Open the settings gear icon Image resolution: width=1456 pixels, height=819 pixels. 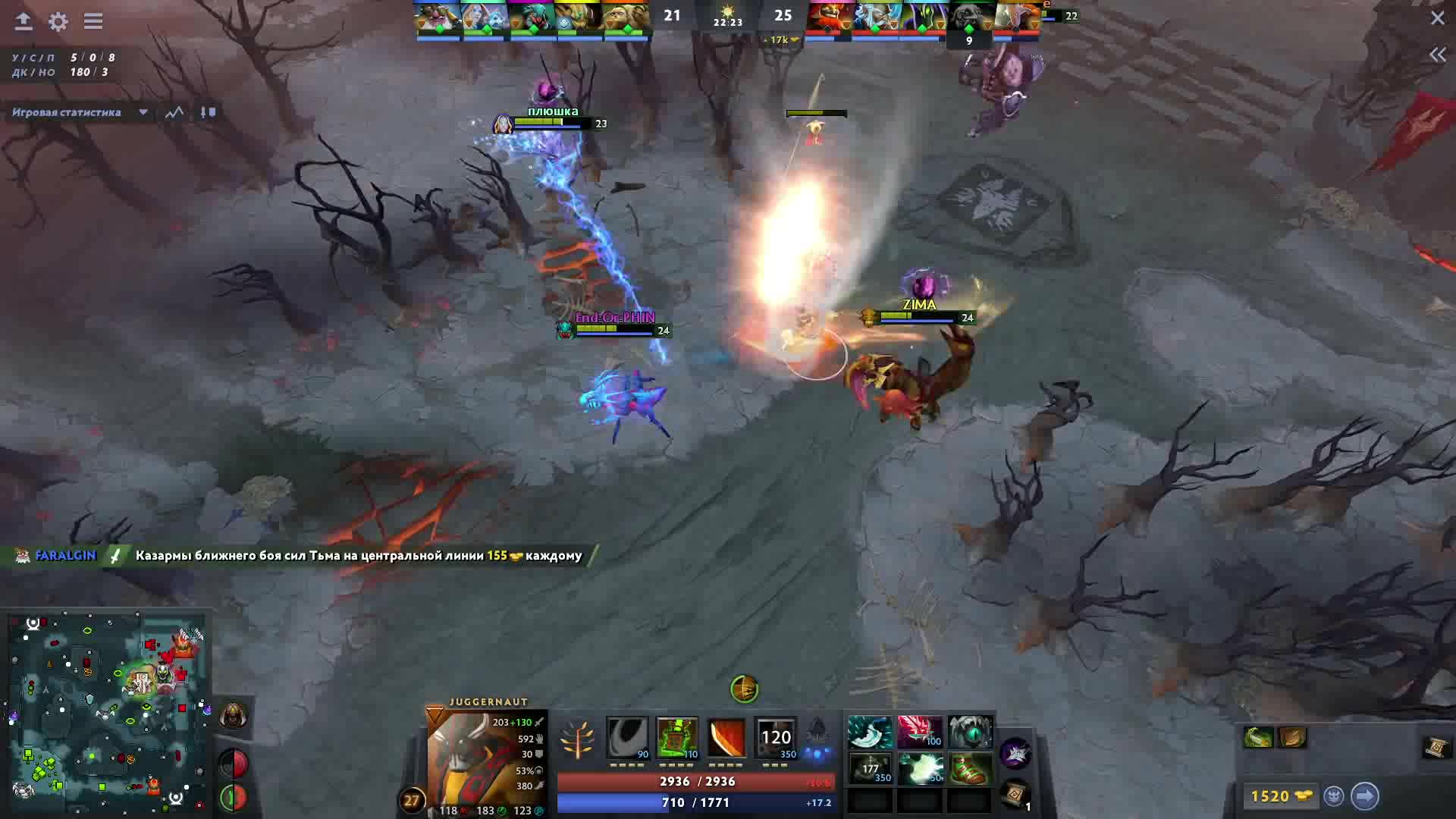(57, 23)
